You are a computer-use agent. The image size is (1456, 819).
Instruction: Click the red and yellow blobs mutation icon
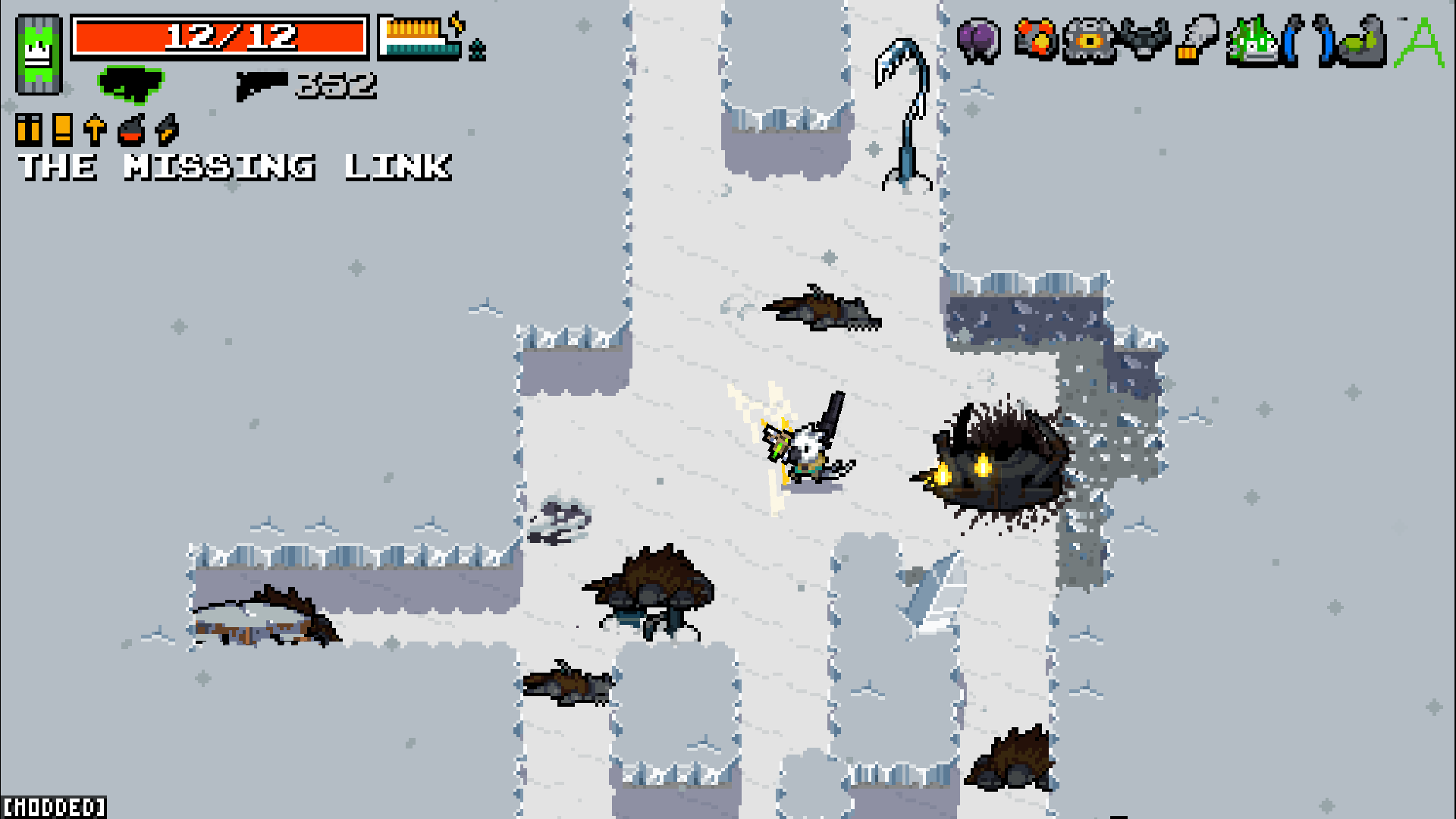tap(1035, 39)
